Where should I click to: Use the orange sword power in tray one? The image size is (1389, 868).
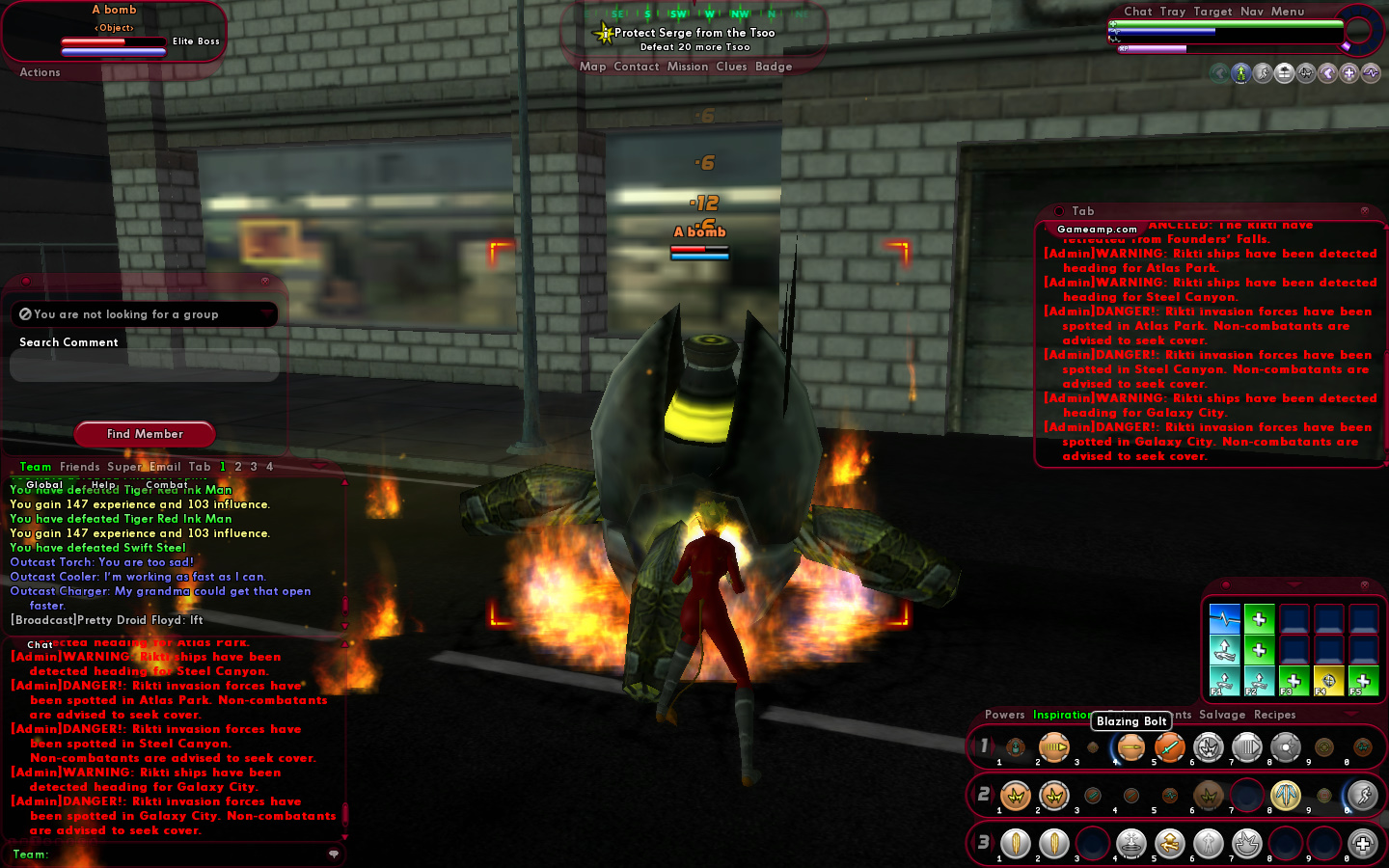(x=1169, y=747)
